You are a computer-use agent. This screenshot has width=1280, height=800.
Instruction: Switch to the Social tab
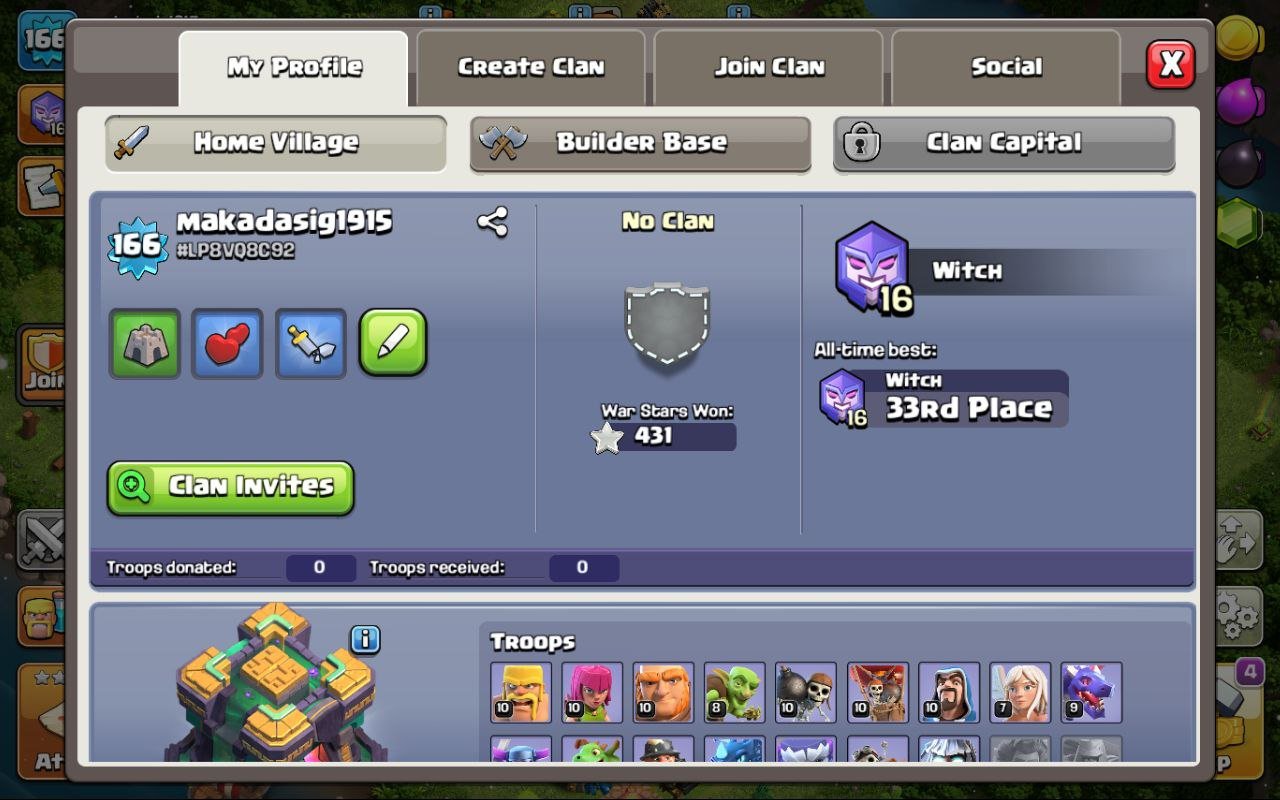[x=1006, y=66]
